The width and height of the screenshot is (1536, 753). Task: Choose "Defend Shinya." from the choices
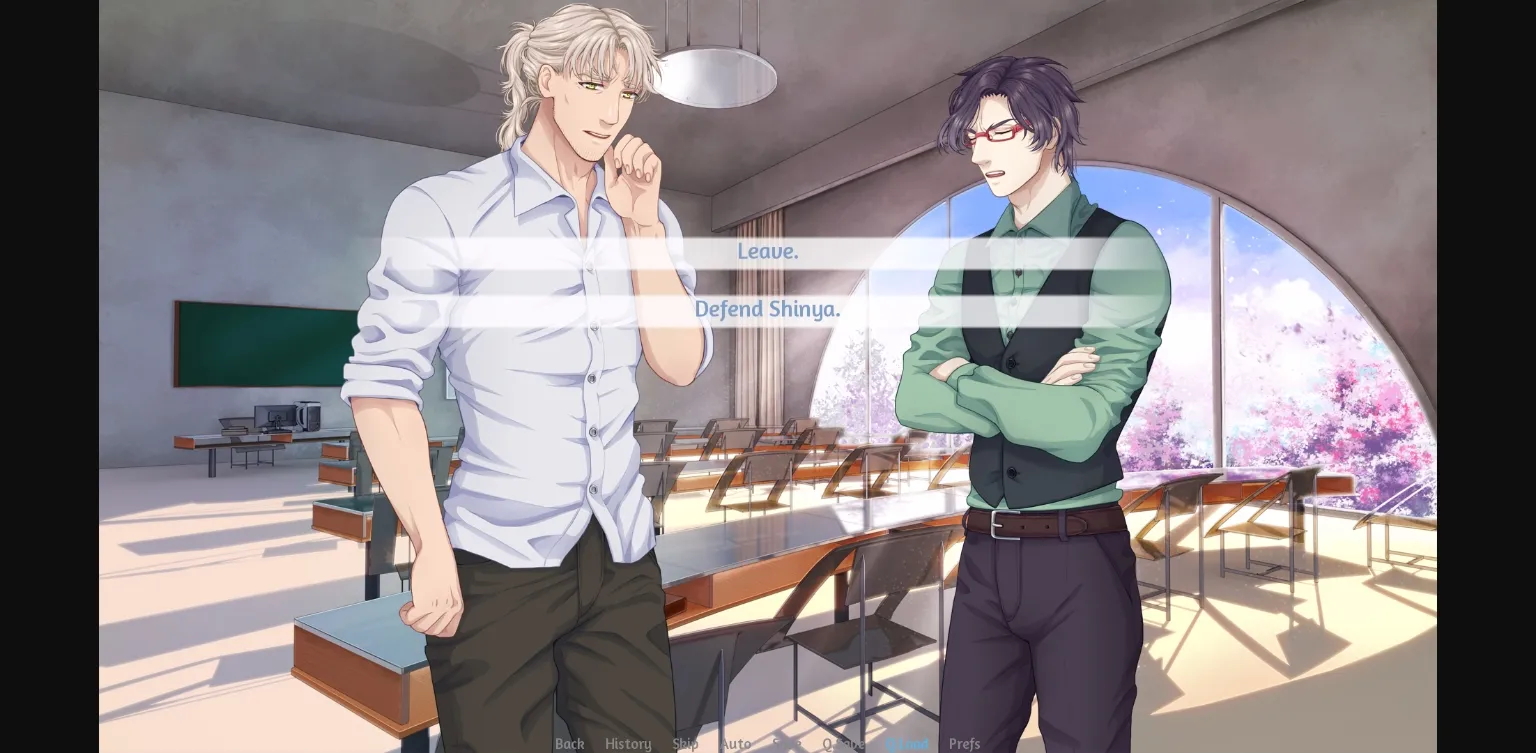tap(767, 309)
